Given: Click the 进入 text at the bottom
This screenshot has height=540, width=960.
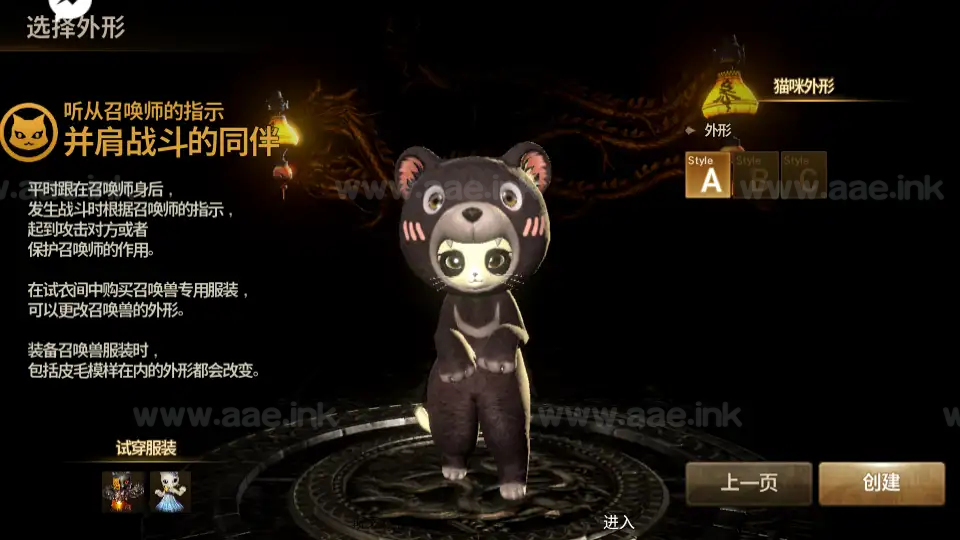Looking at the screenshot, I should 618,522.
